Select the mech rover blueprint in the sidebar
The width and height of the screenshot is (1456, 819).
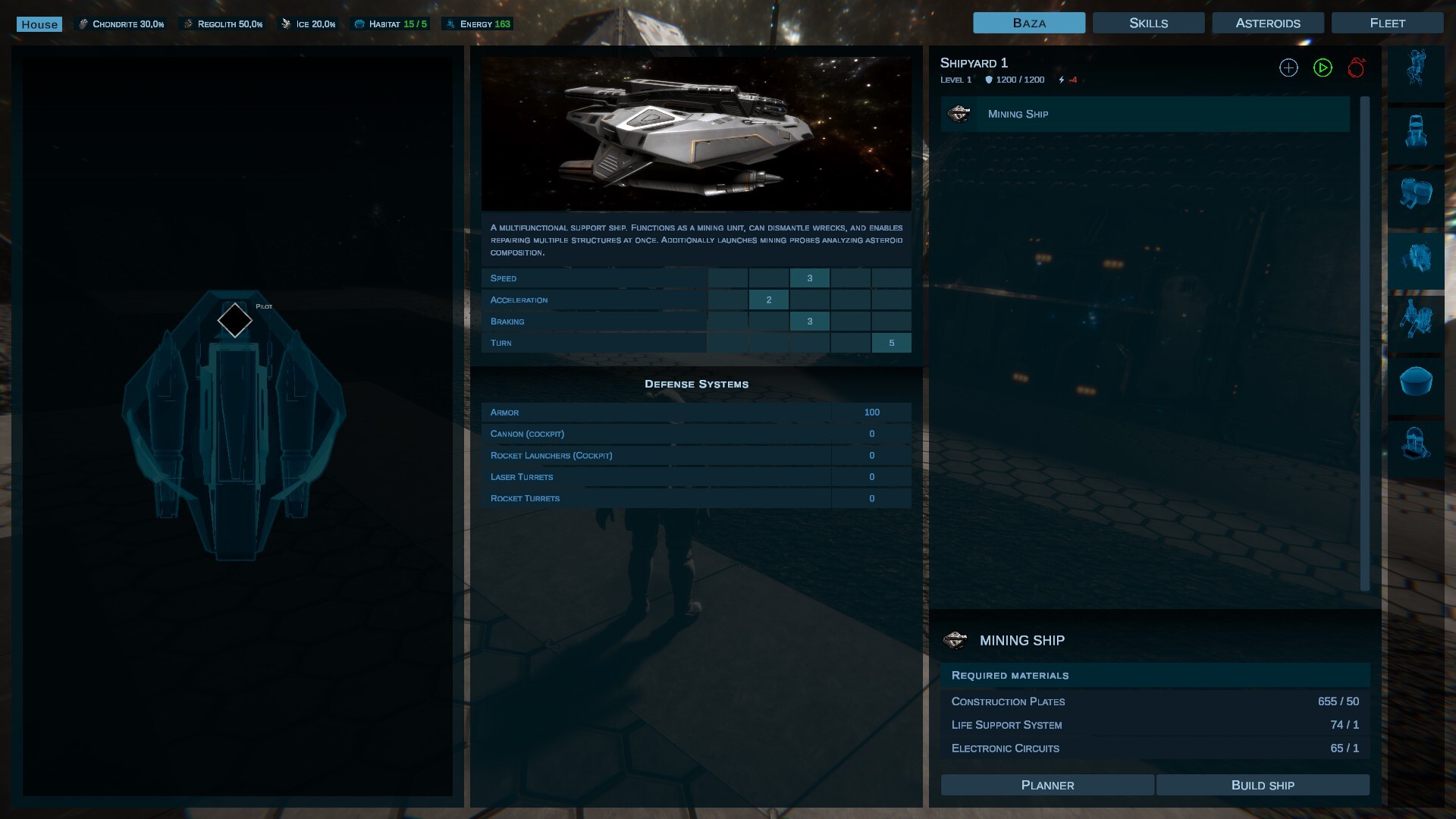coord(1417,131)
